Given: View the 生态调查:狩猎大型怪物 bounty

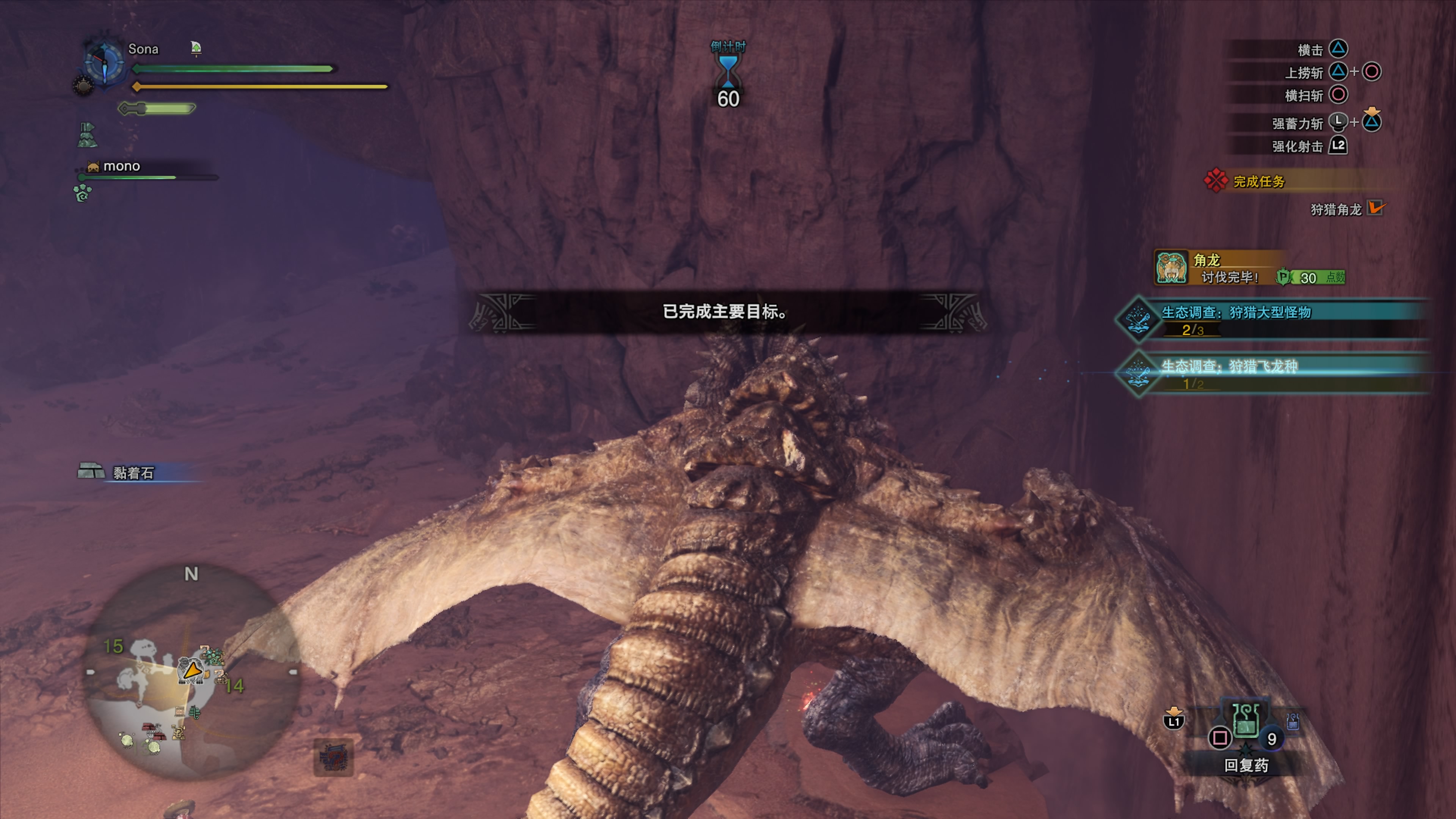Looking at the screenshot, I should [1236, 312].
